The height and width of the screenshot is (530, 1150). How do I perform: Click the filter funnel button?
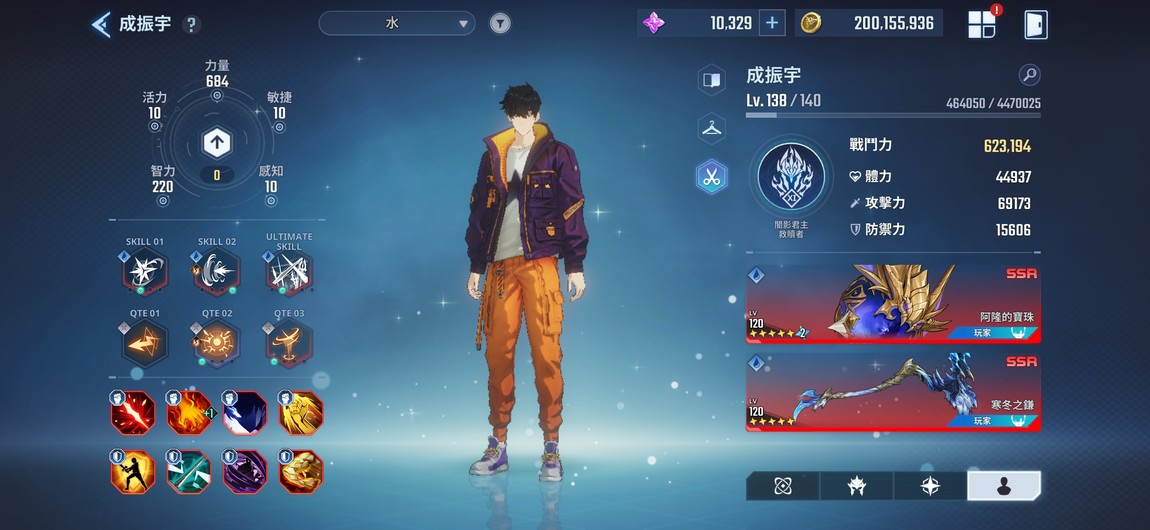pos(500,23)
